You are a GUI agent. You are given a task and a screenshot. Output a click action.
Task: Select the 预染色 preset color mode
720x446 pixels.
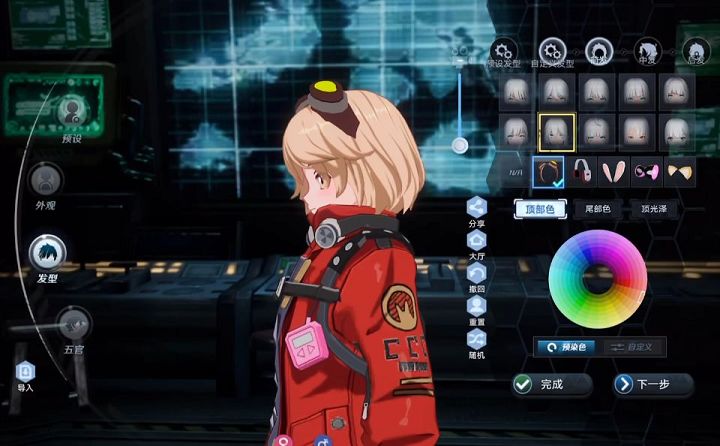click(565, 347)
